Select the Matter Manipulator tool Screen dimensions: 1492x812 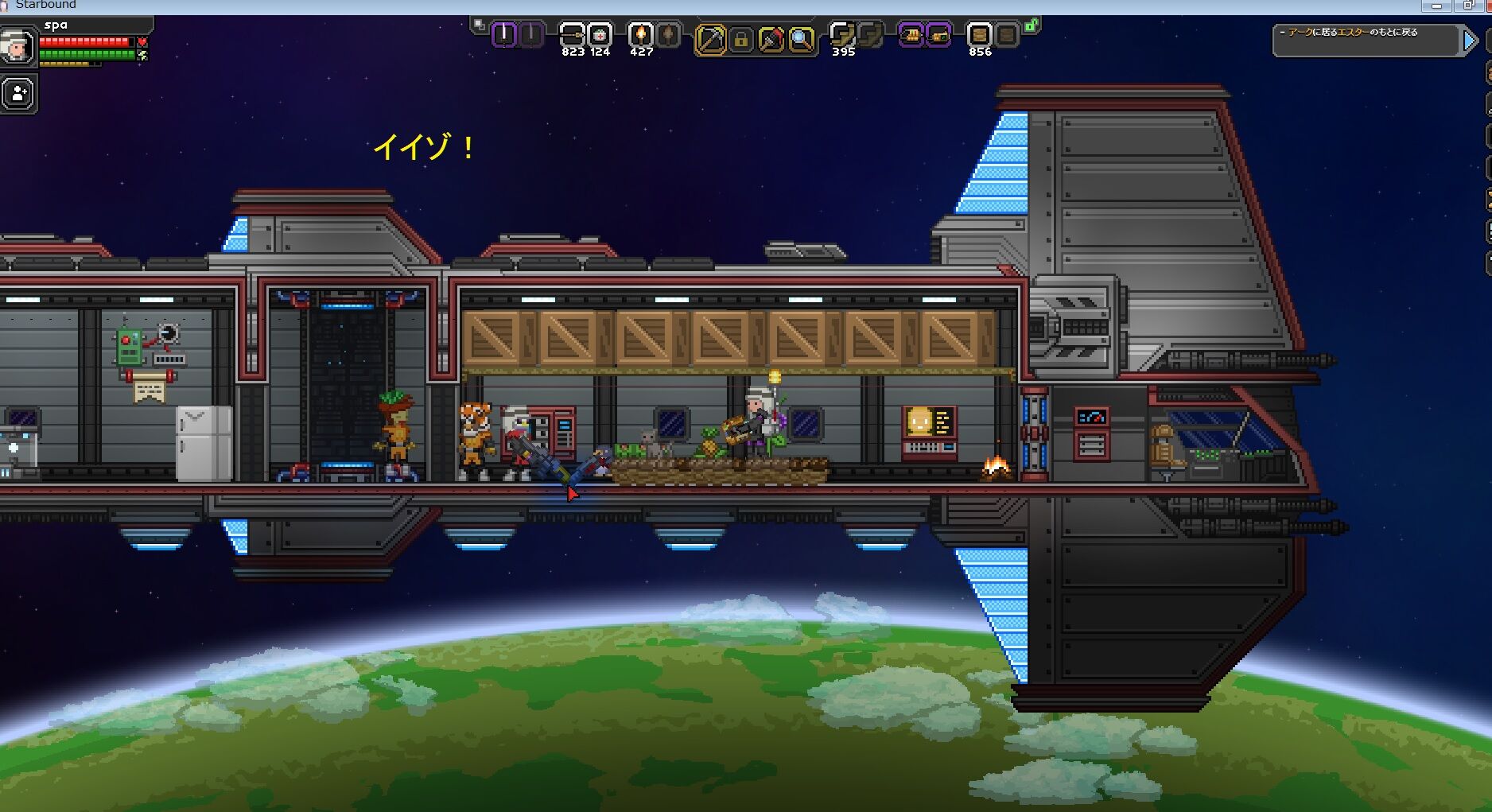click(x=712, y=37)
